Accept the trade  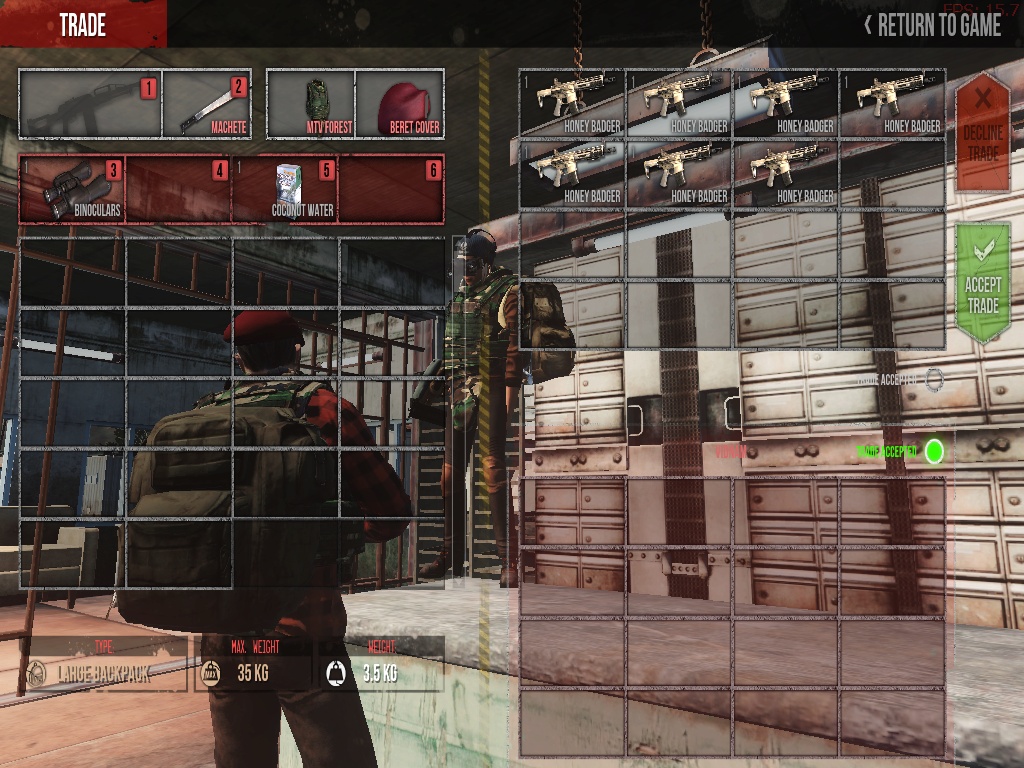point(982,283)
